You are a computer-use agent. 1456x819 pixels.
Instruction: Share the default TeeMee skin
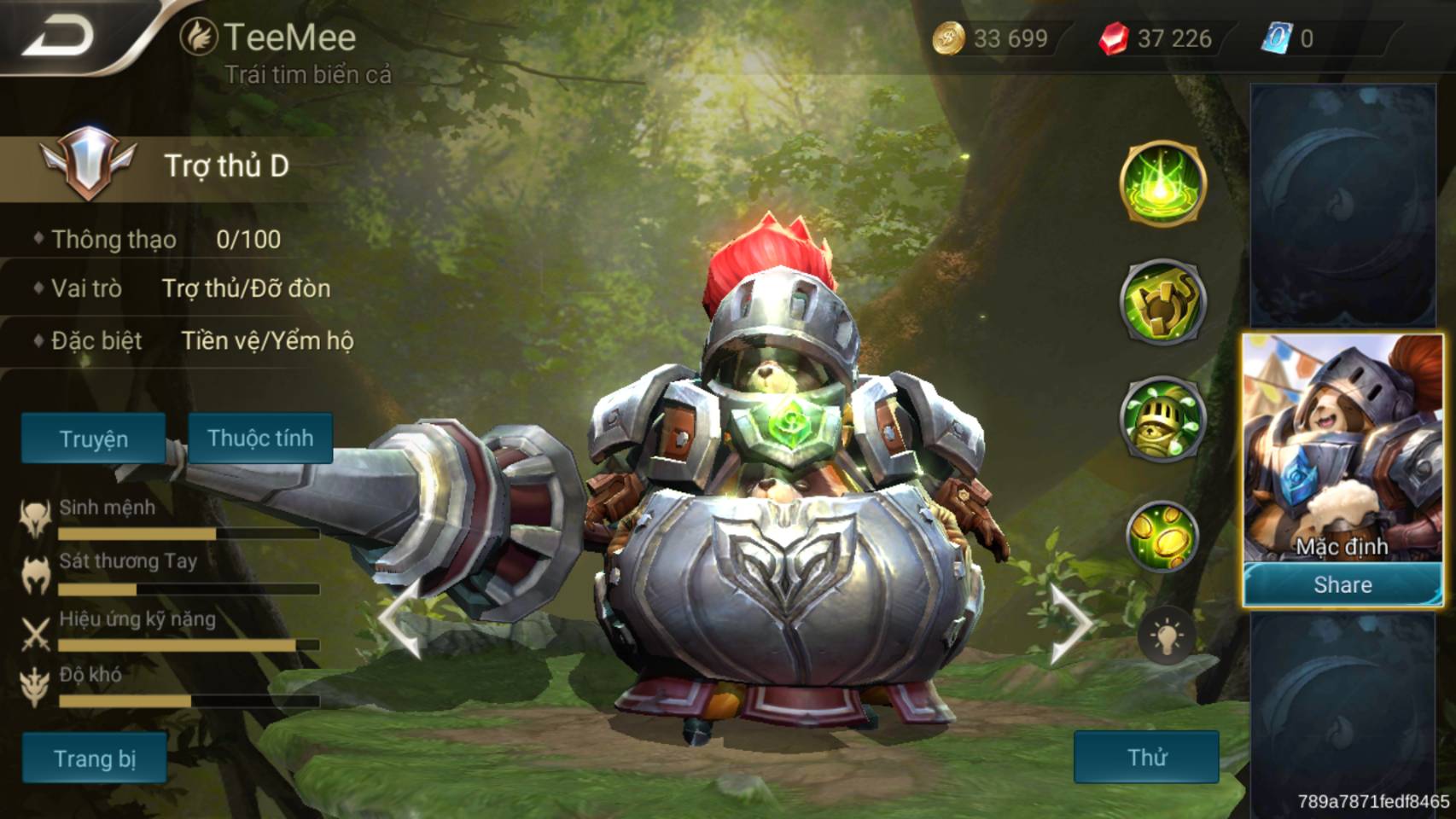point(1342,585)
